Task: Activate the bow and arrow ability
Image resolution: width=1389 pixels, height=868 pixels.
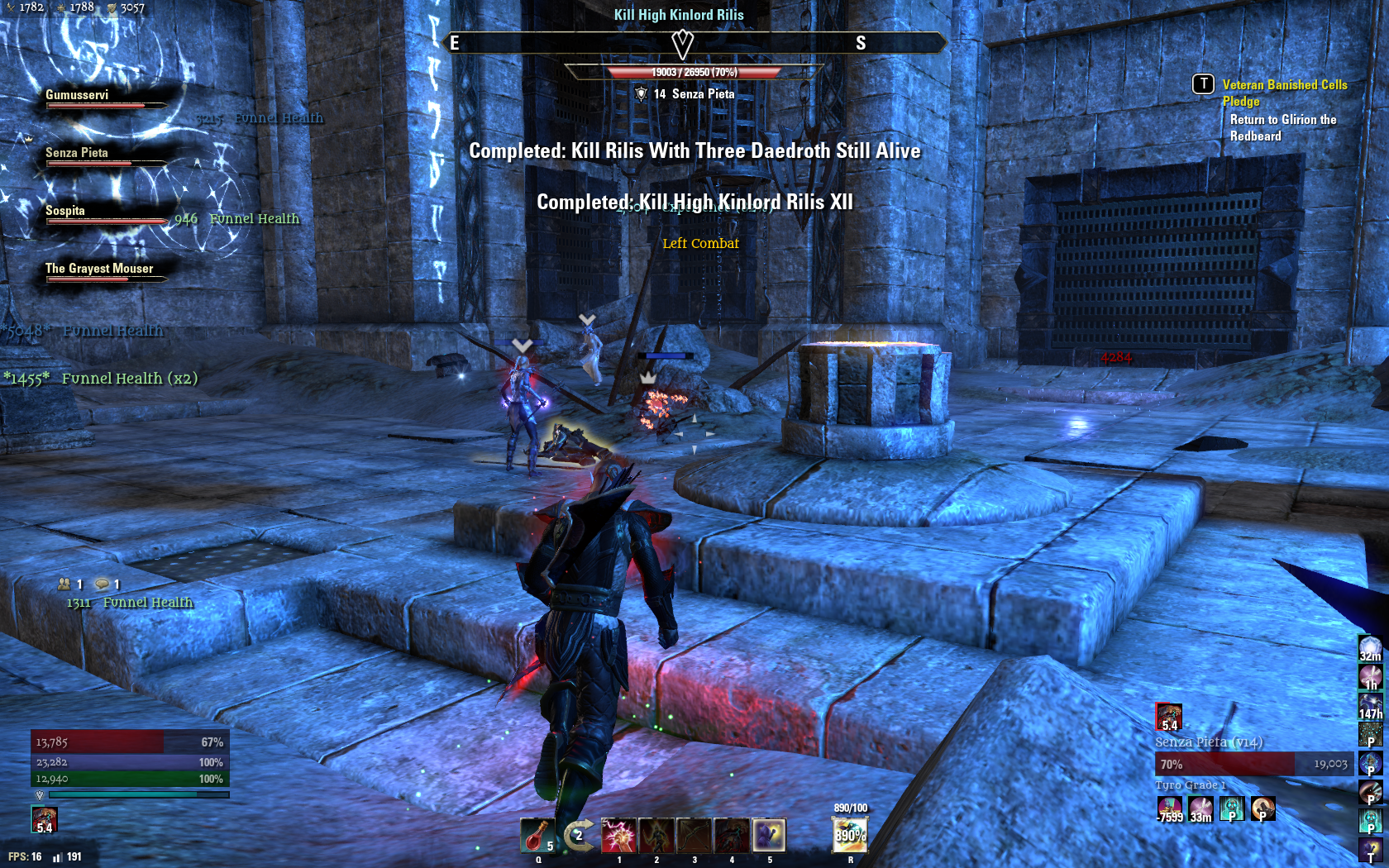Action: click(694, 835)
